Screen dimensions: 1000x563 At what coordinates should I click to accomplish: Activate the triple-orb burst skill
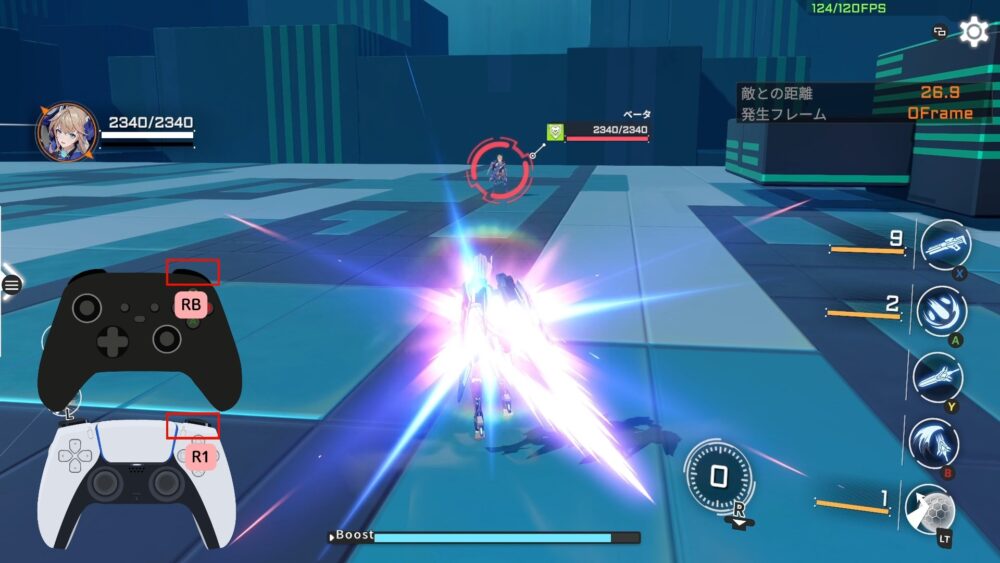(x=940, y=310)
